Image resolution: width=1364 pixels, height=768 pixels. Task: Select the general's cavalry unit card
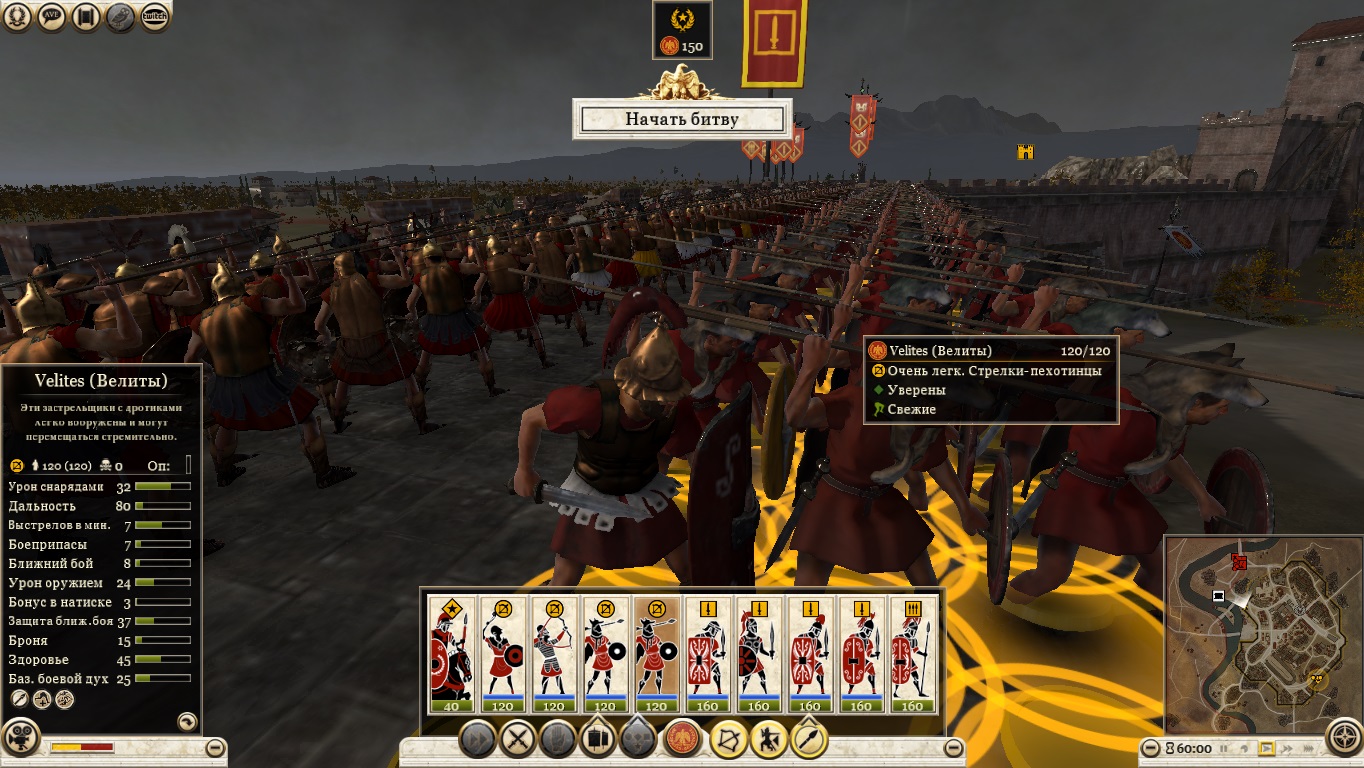pyautogui.click(x=451, y=654)
